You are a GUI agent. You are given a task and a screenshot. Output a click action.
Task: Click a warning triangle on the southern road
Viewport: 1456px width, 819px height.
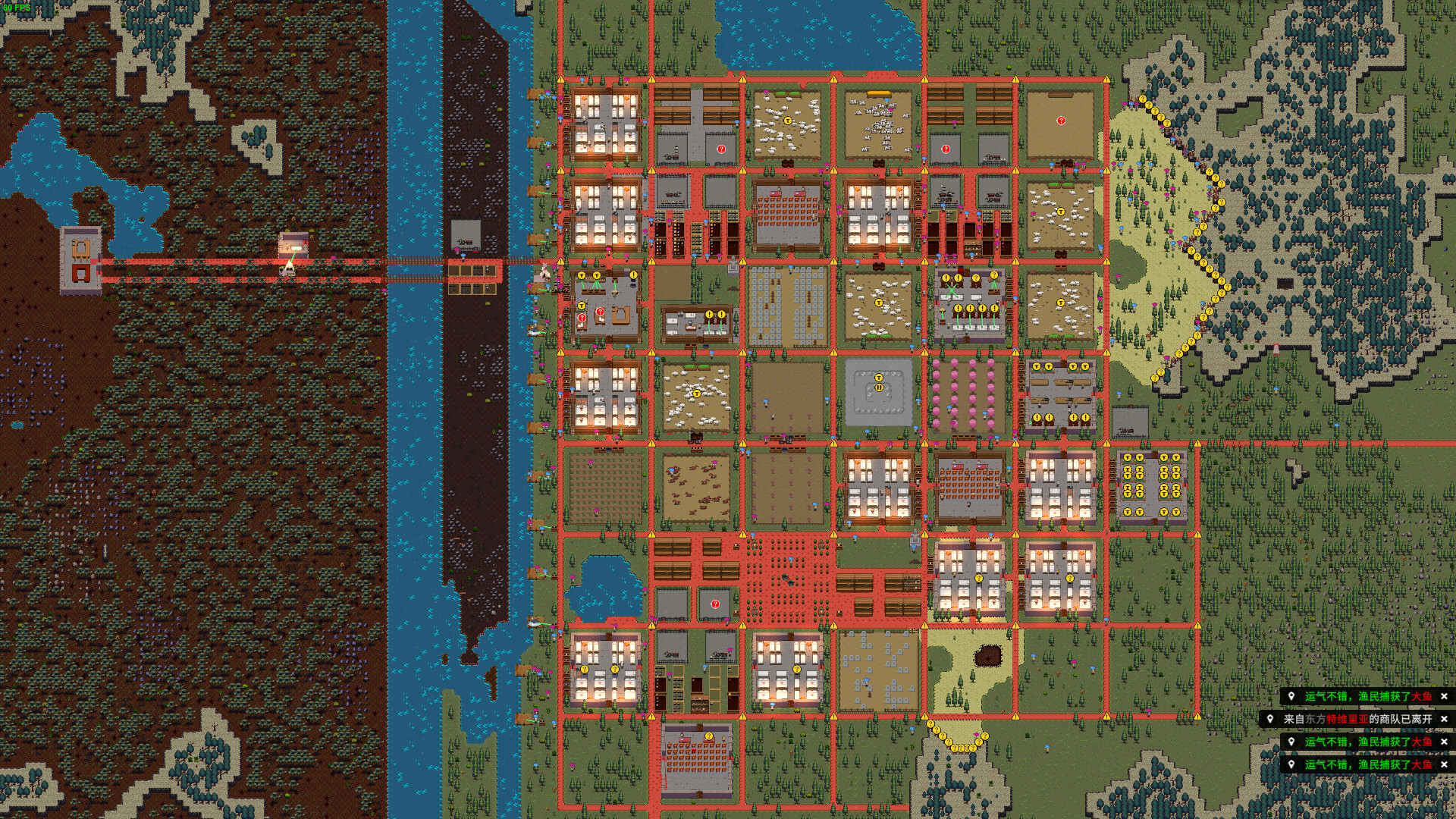(x=925, y=716)
